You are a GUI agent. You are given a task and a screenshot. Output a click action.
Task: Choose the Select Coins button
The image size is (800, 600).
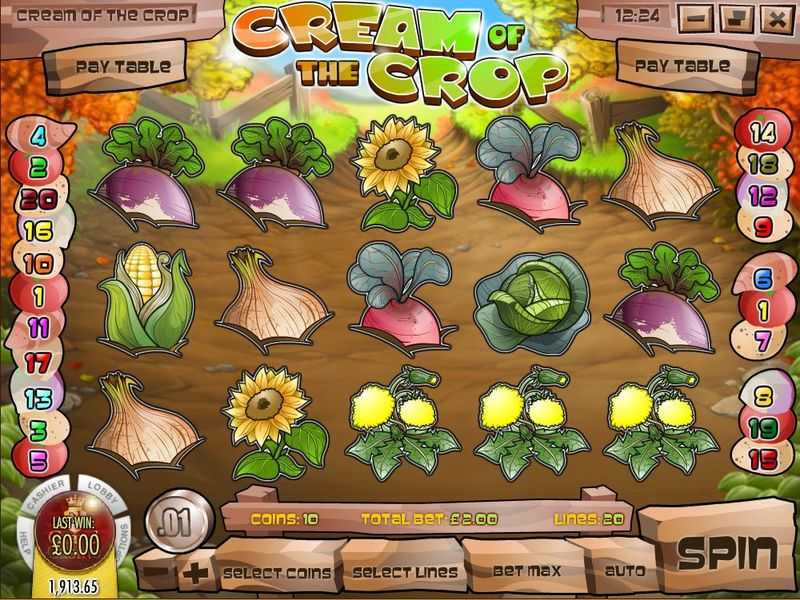[276, 572]
